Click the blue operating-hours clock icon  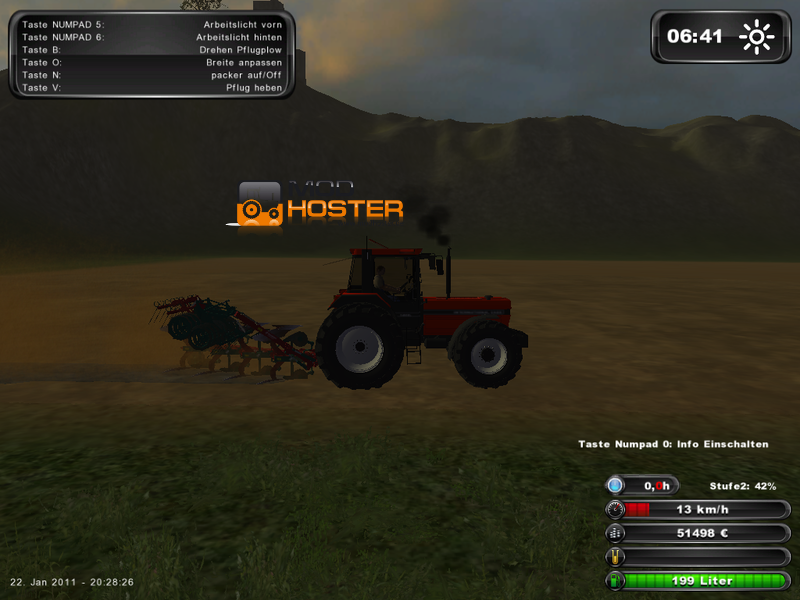tap(615, 485)
